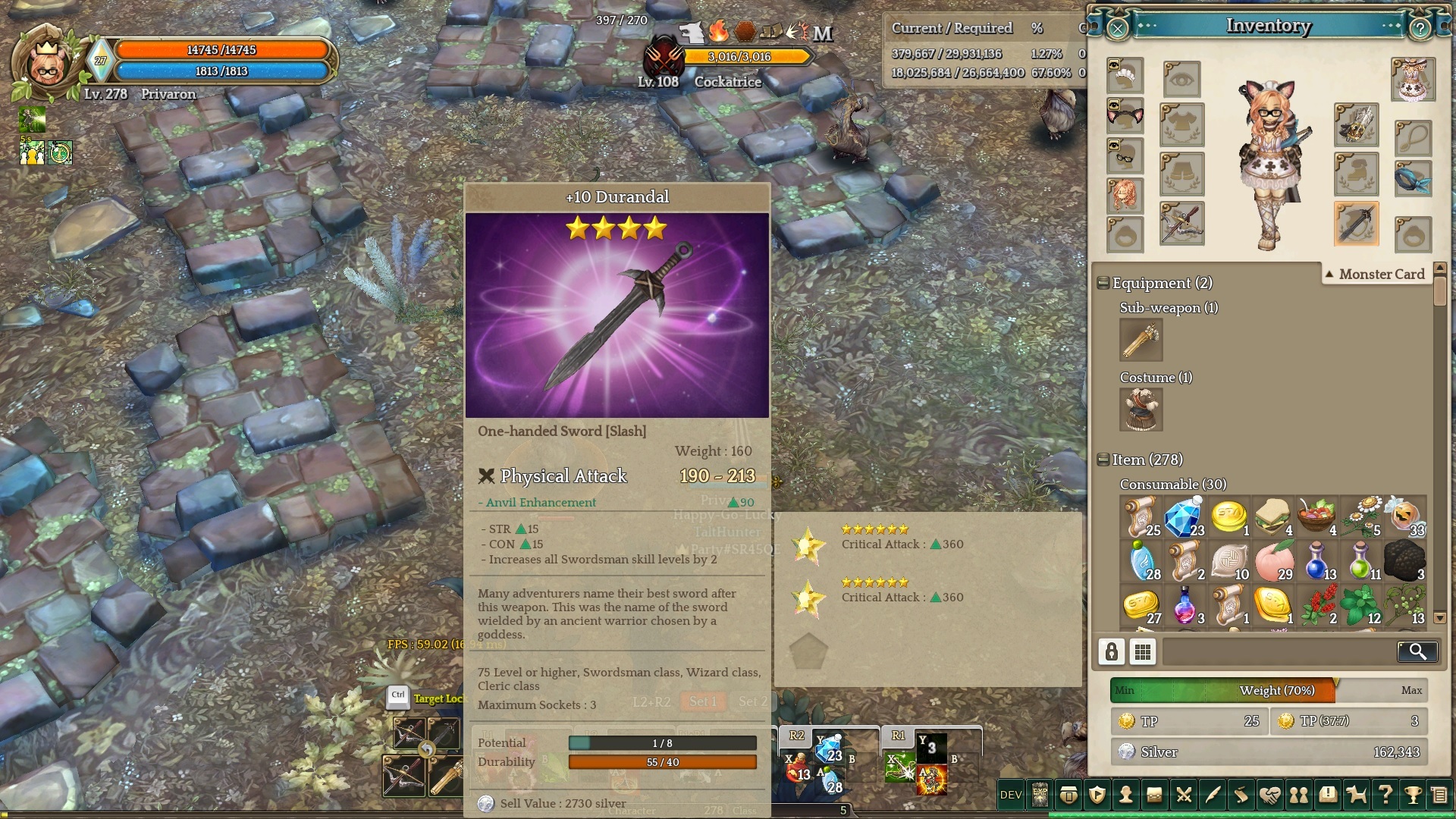
Task: Click the inventory search magnifier button
Action: (x=1417, y=651)
